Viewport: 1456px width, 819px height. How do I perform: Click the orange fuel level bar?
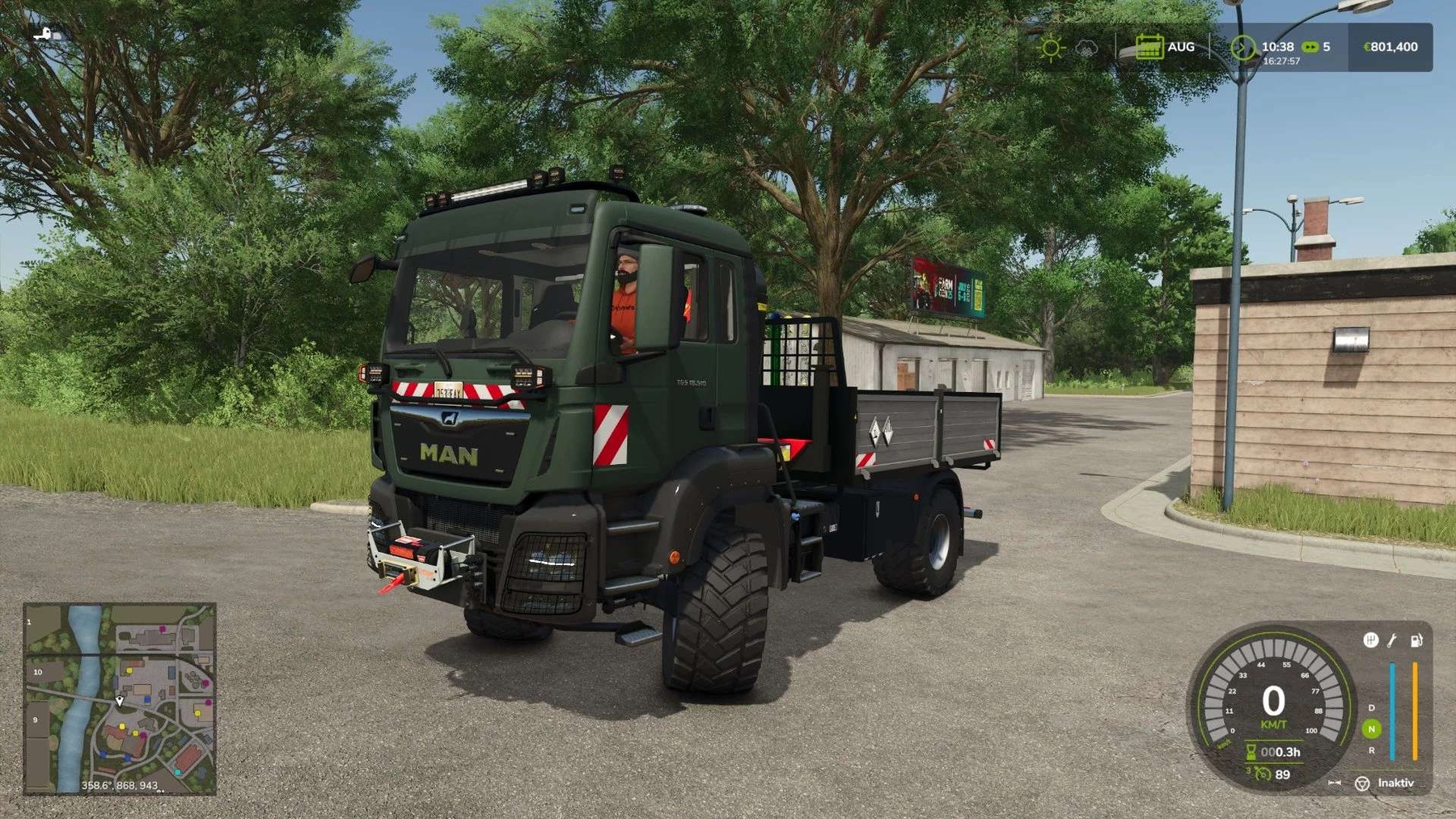pyautogui.click(x=1415, y=710)
